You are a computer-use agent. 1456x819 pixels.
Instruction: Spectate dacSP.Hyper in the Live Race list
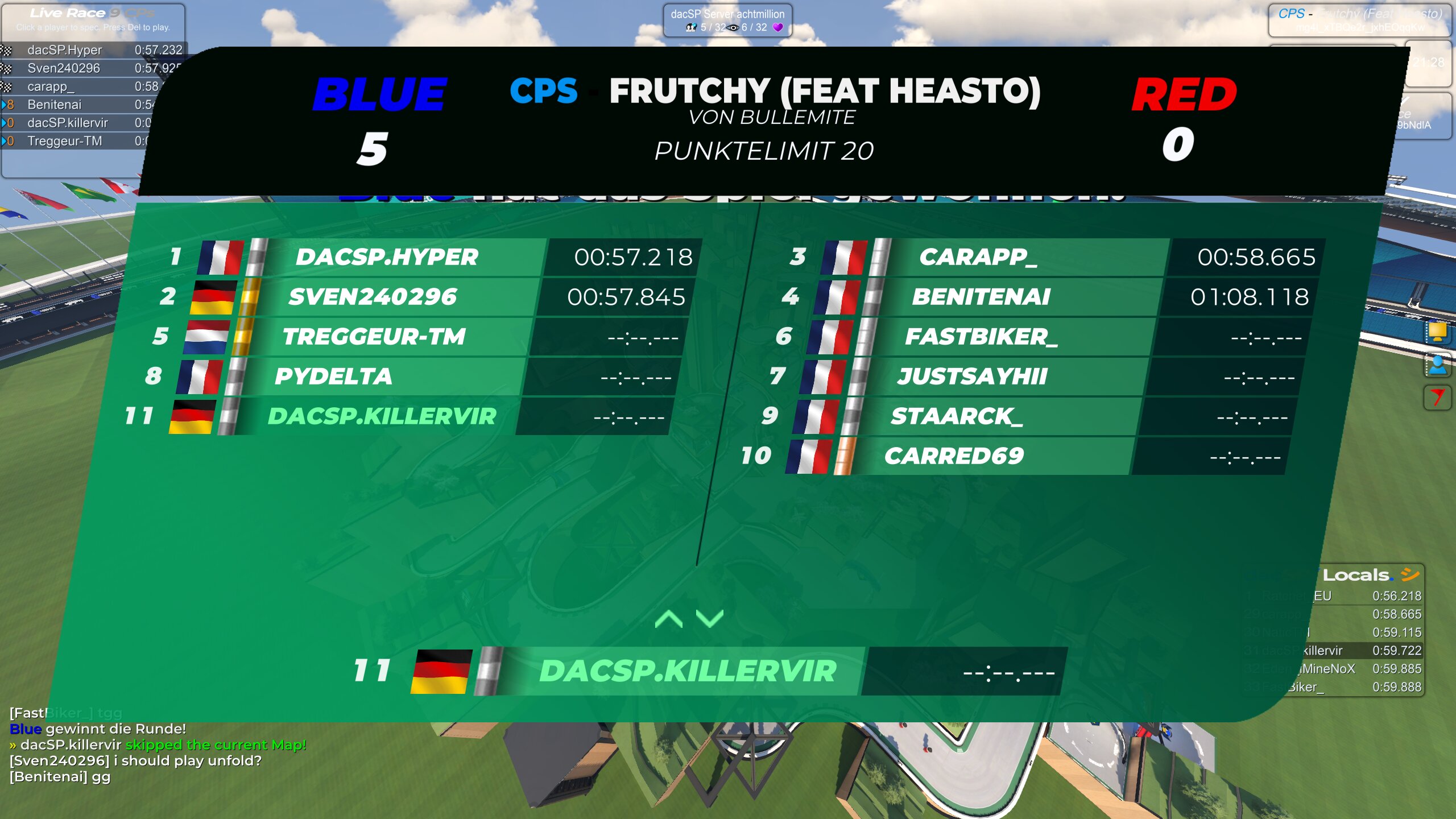pyautogui.click(x=65, y=50)
